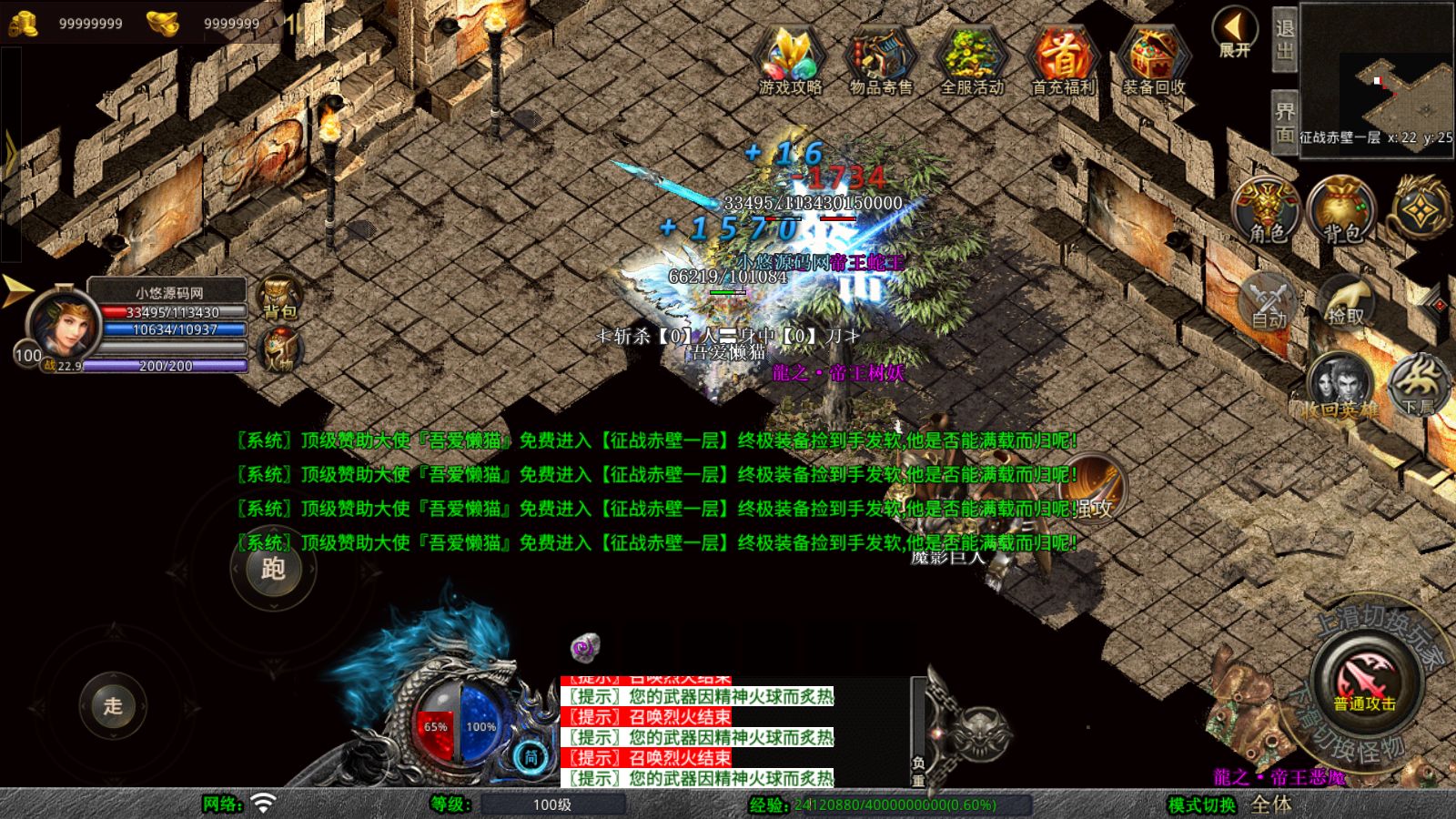1456x819 pixels.
Task: Toggle 模式切换 attack mode from 全体
Action: tap(1270, 804)
